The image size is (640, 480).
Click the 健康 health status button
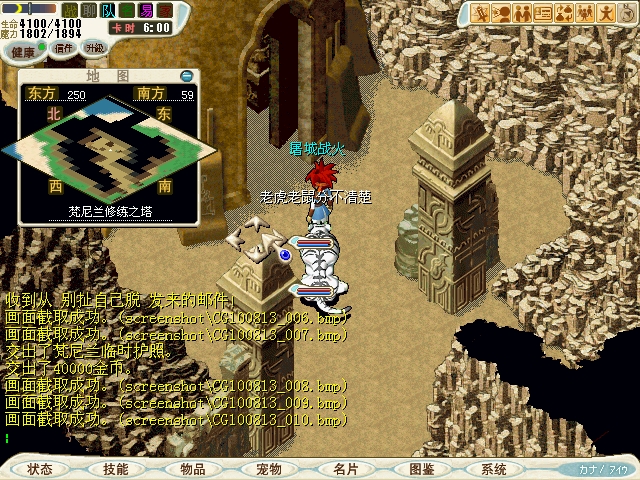pos(23,48)
